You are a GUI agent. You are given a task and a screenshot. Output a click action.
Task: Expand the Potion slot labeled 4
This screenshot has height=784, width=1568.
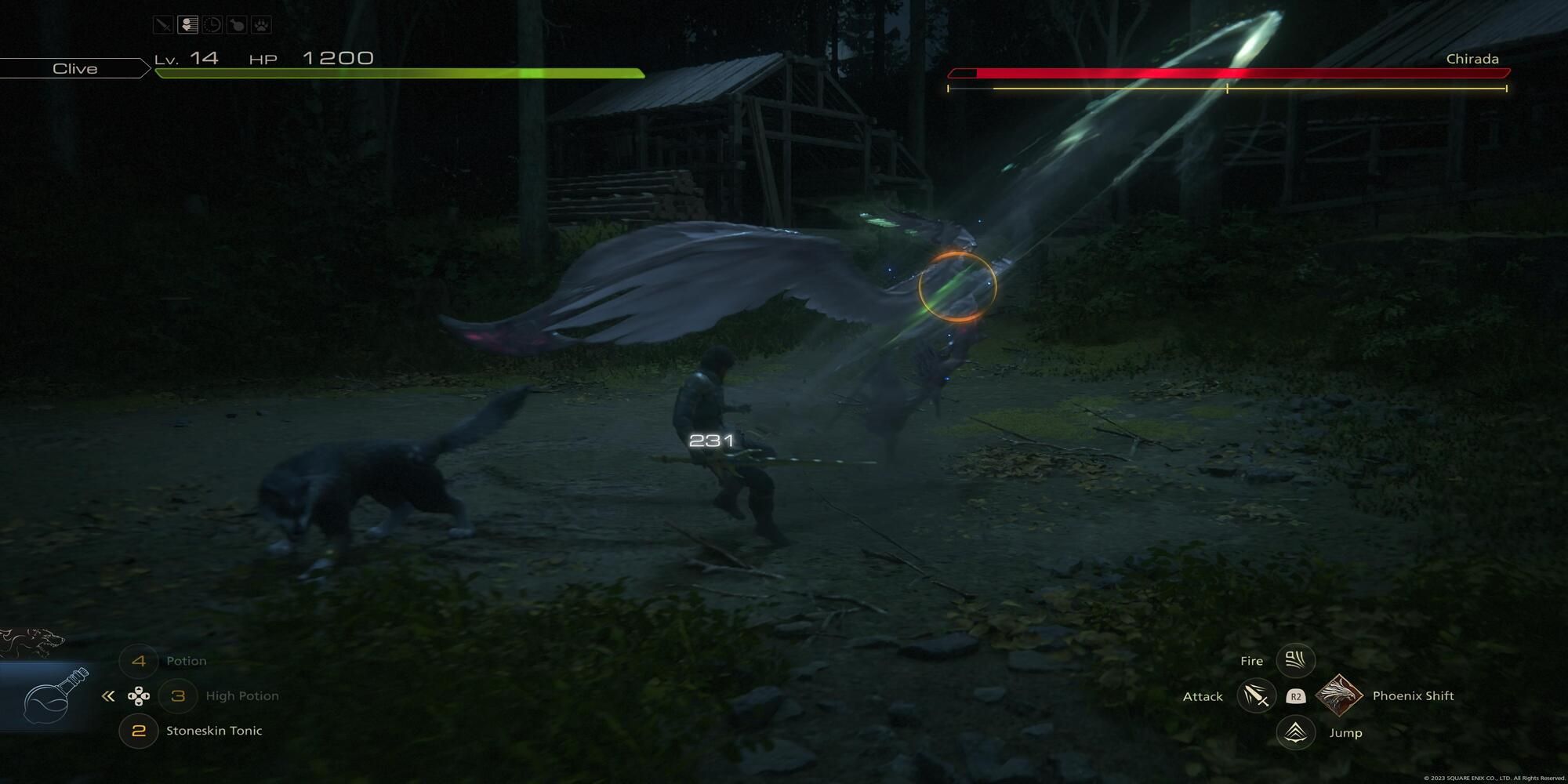(139, 661)
